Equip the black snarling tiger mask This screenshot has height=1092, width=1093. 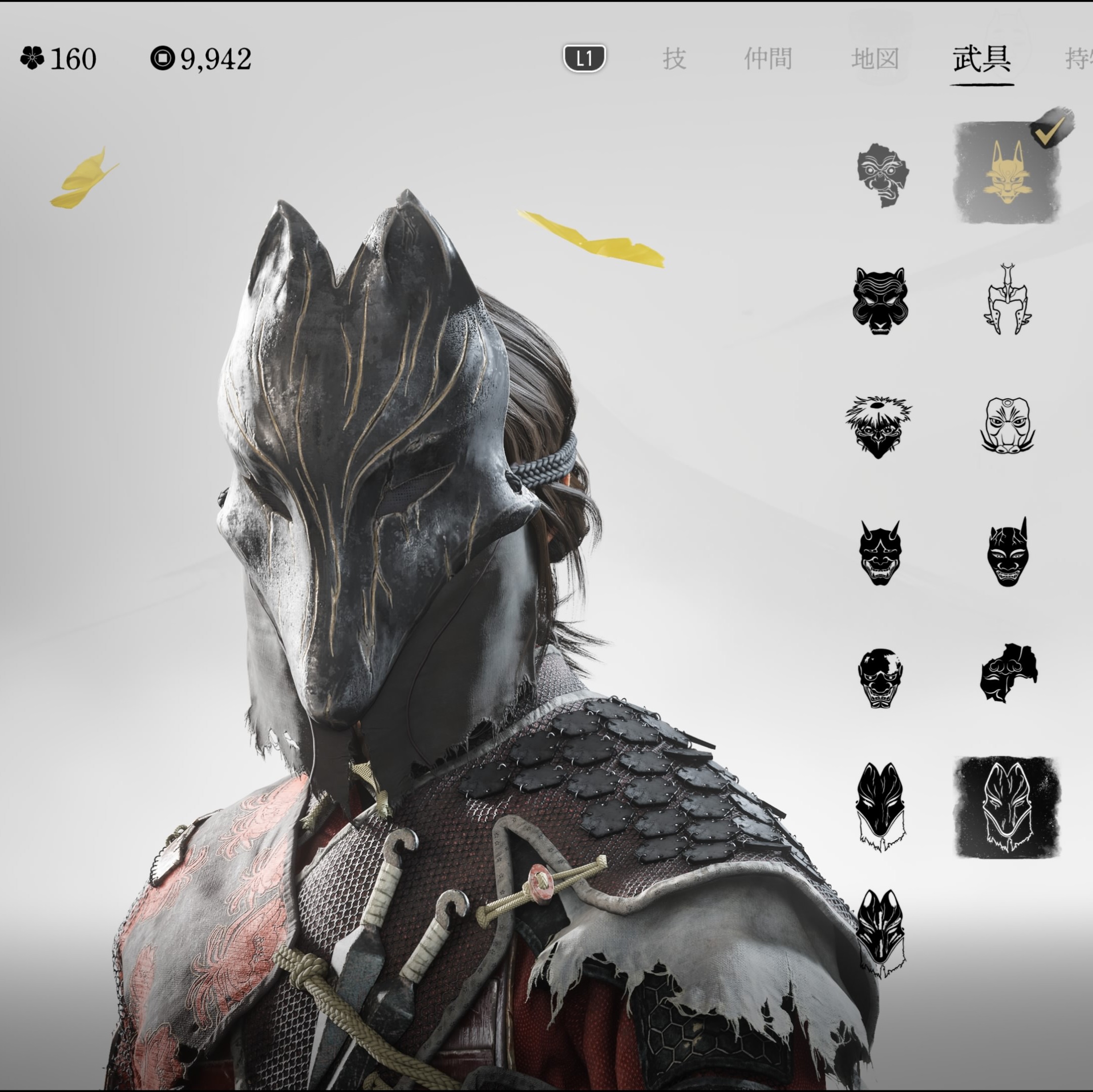click(x=880, y=300)
